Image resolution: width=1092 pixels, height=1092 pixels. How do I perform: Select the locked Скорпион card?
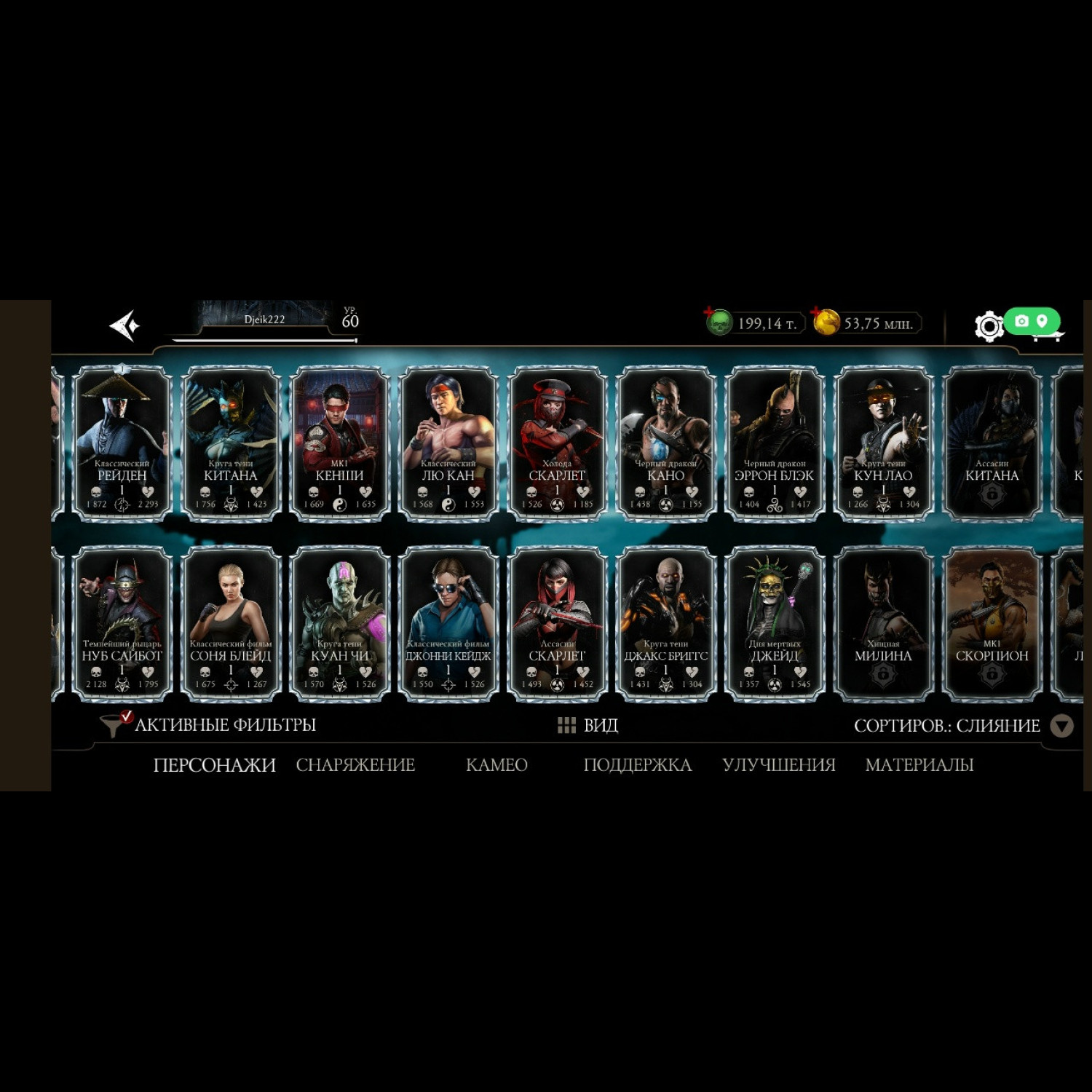992,623
